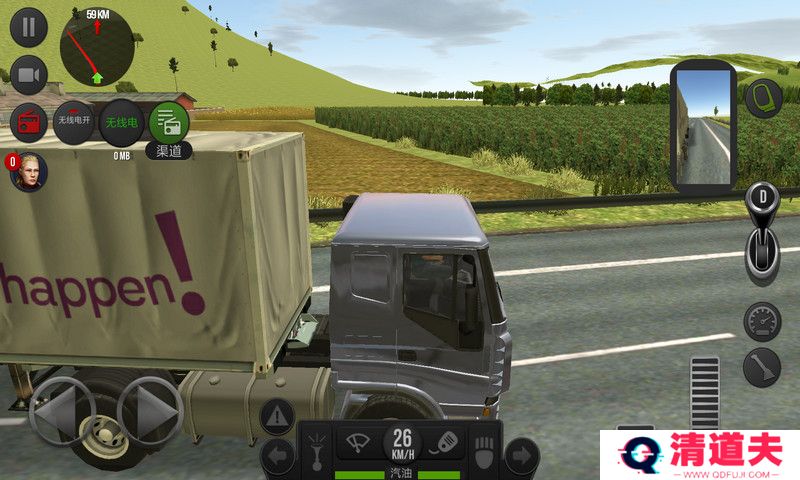
Task: Click the circular route minimap
Action: coord(96,49)
